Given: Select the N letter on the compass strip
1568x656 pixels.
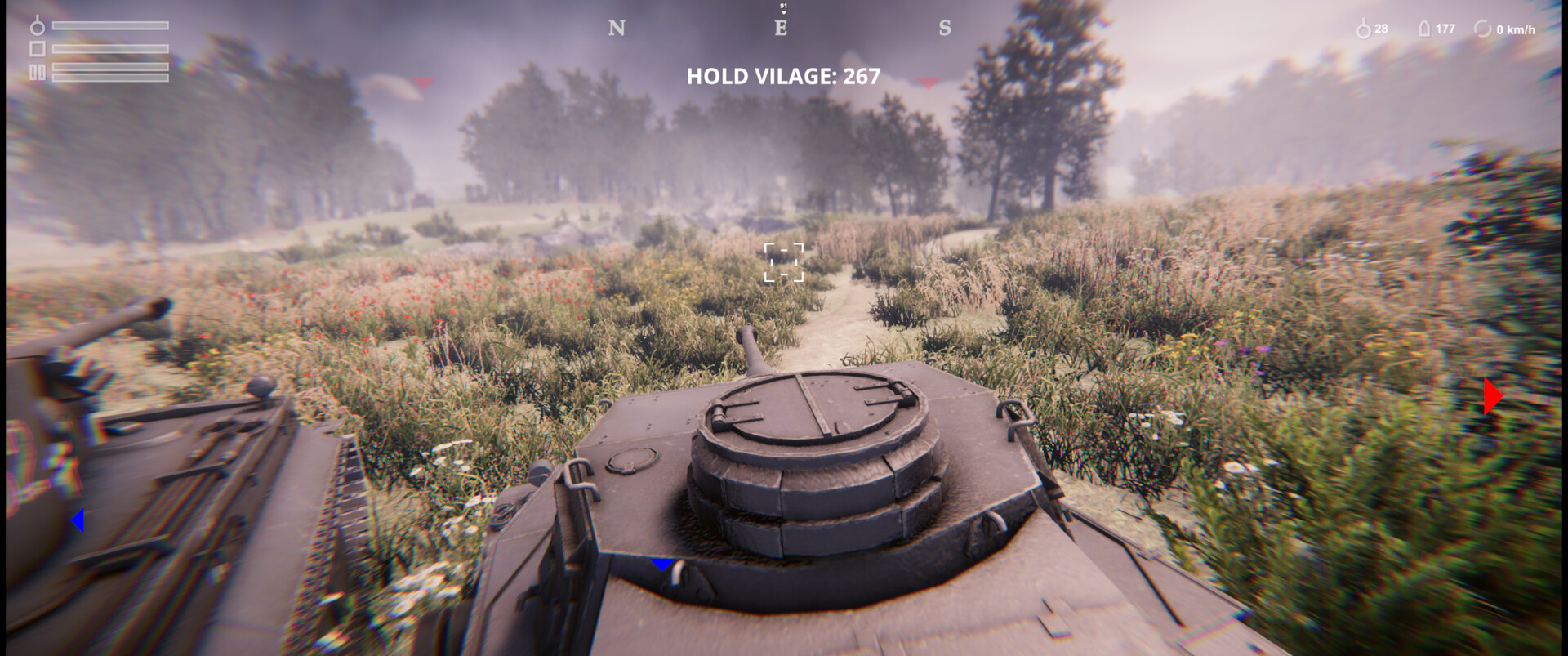Looking at the screenshot, I should [618, 28].
